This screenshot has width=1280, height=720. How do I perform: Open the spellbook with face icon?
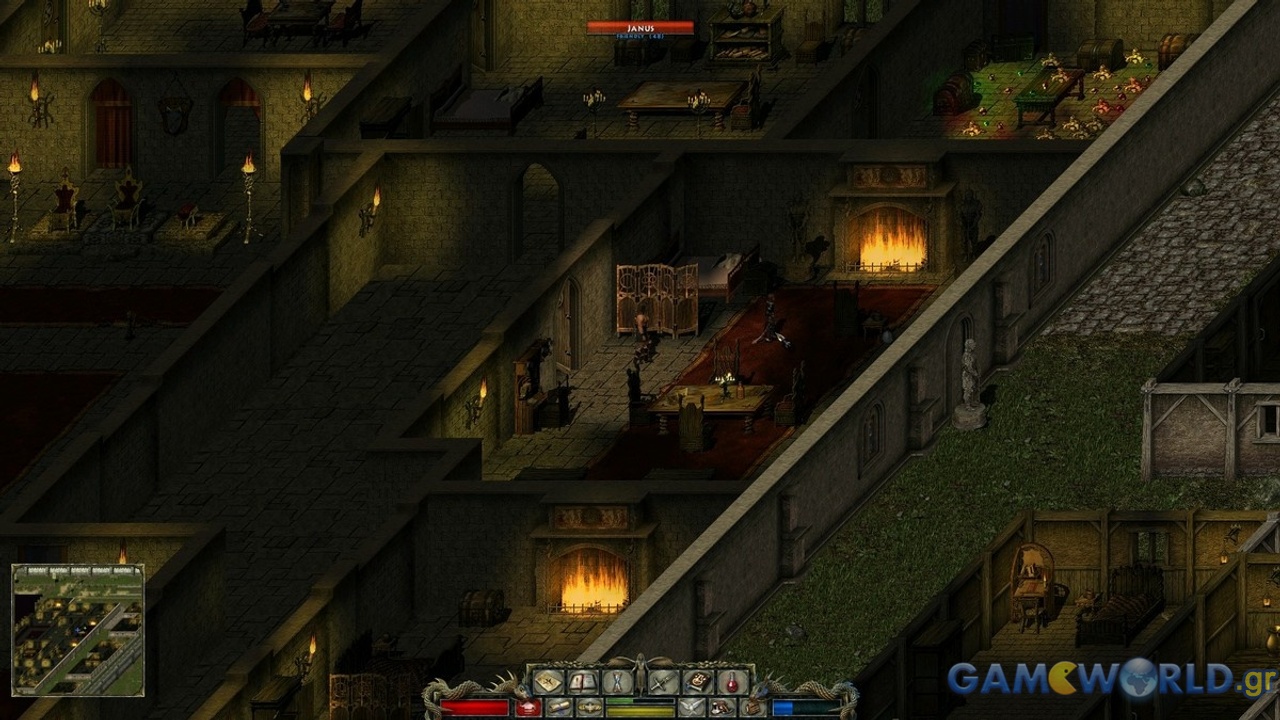pos(698,682)
